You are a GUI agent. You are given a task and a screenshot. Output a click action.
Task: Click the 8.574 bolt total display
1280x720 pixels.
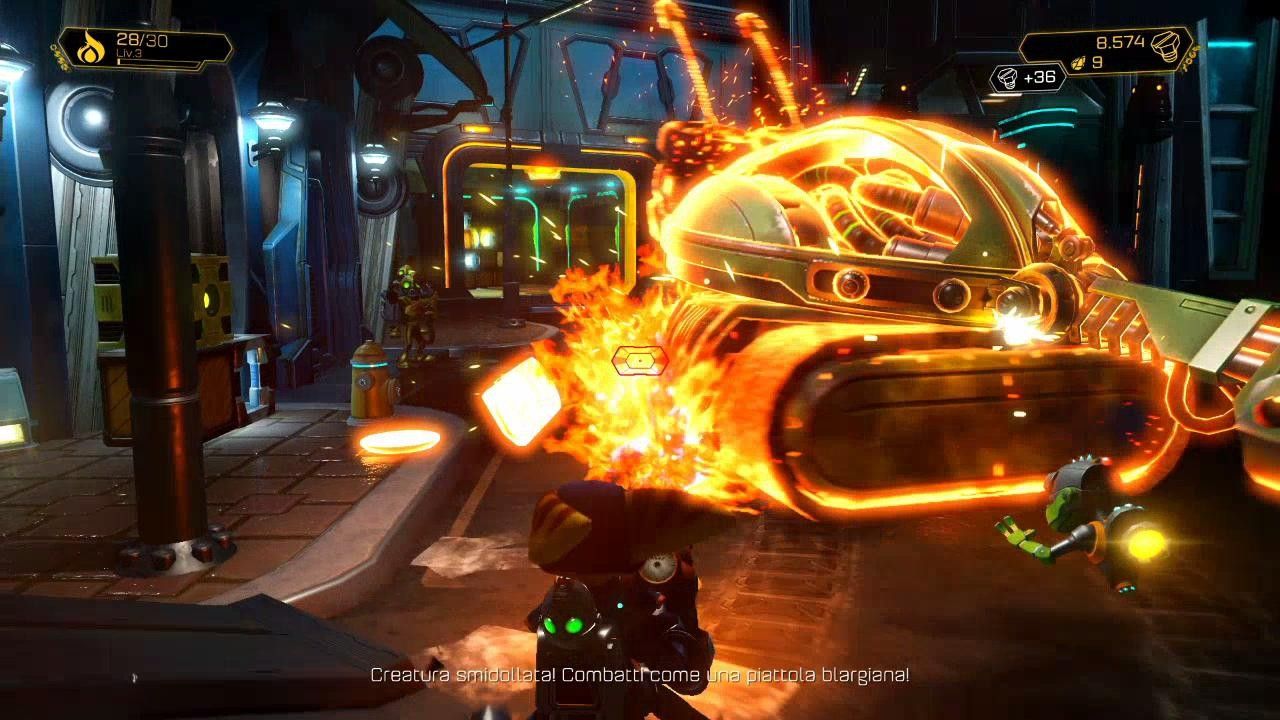click(1122, 40)
